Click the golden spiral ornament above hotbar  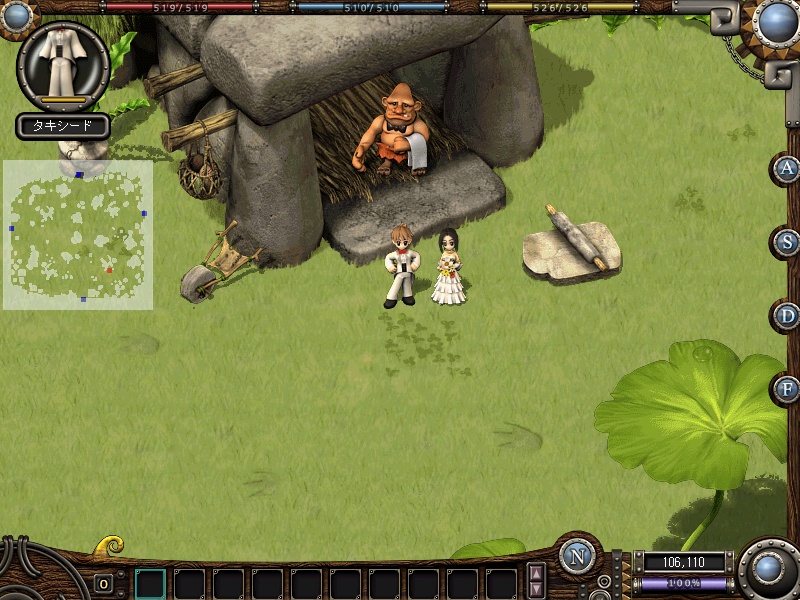point(108,547)
